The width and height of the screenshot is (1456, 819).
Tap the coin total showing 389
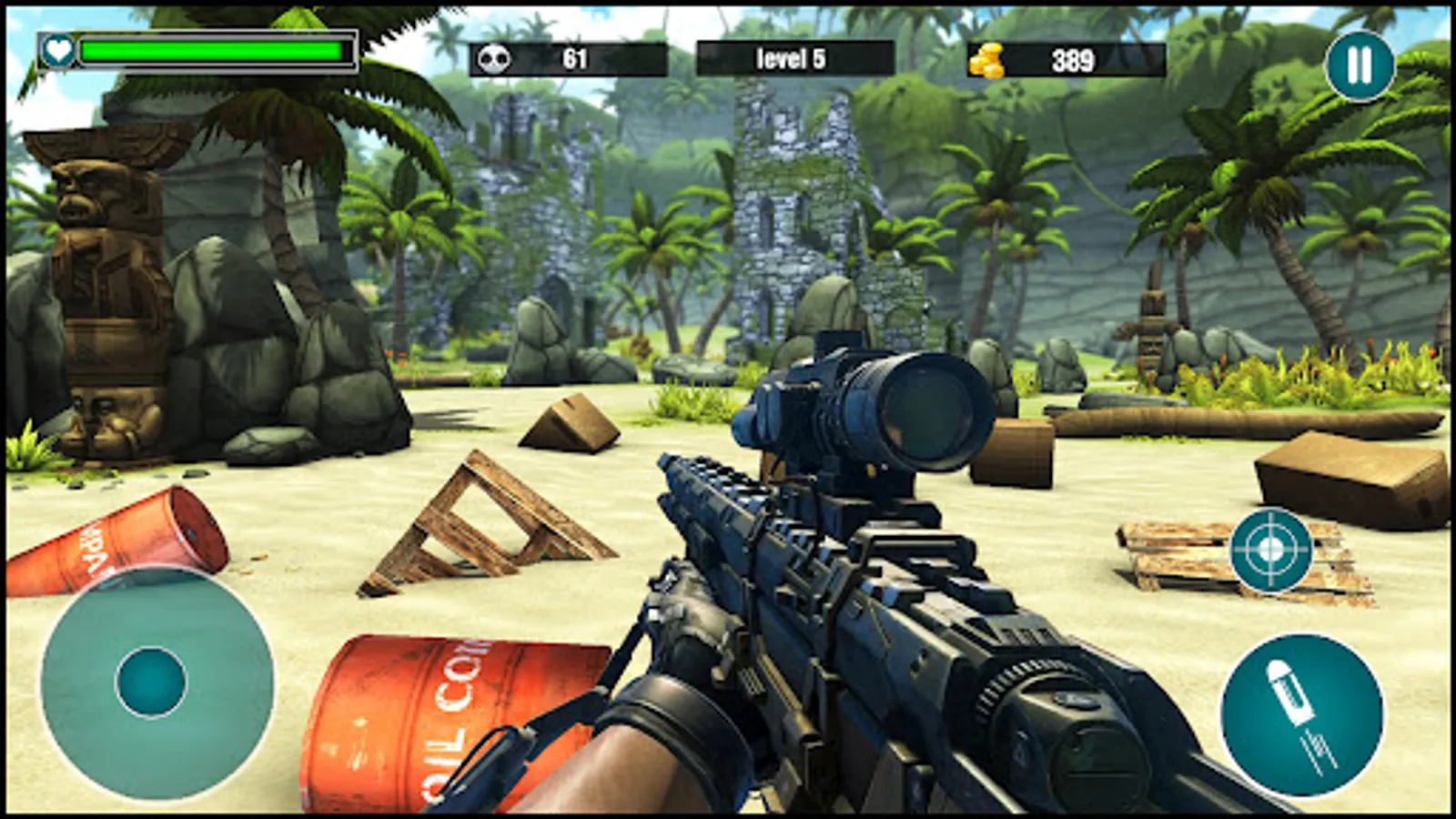coord(1070,59)
